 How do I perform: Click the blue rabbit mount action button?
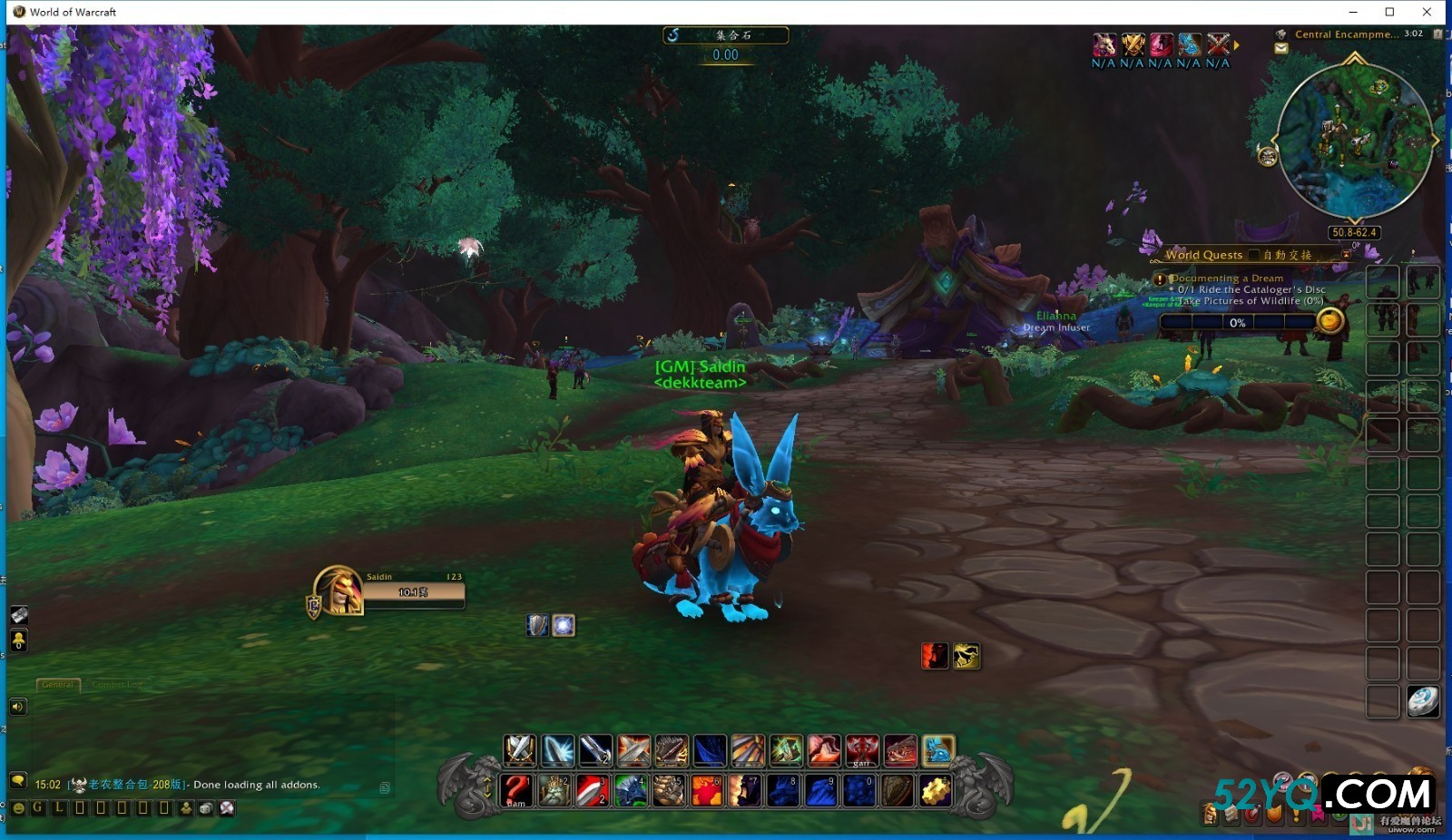pyautogui.click(x=937, y=751)
